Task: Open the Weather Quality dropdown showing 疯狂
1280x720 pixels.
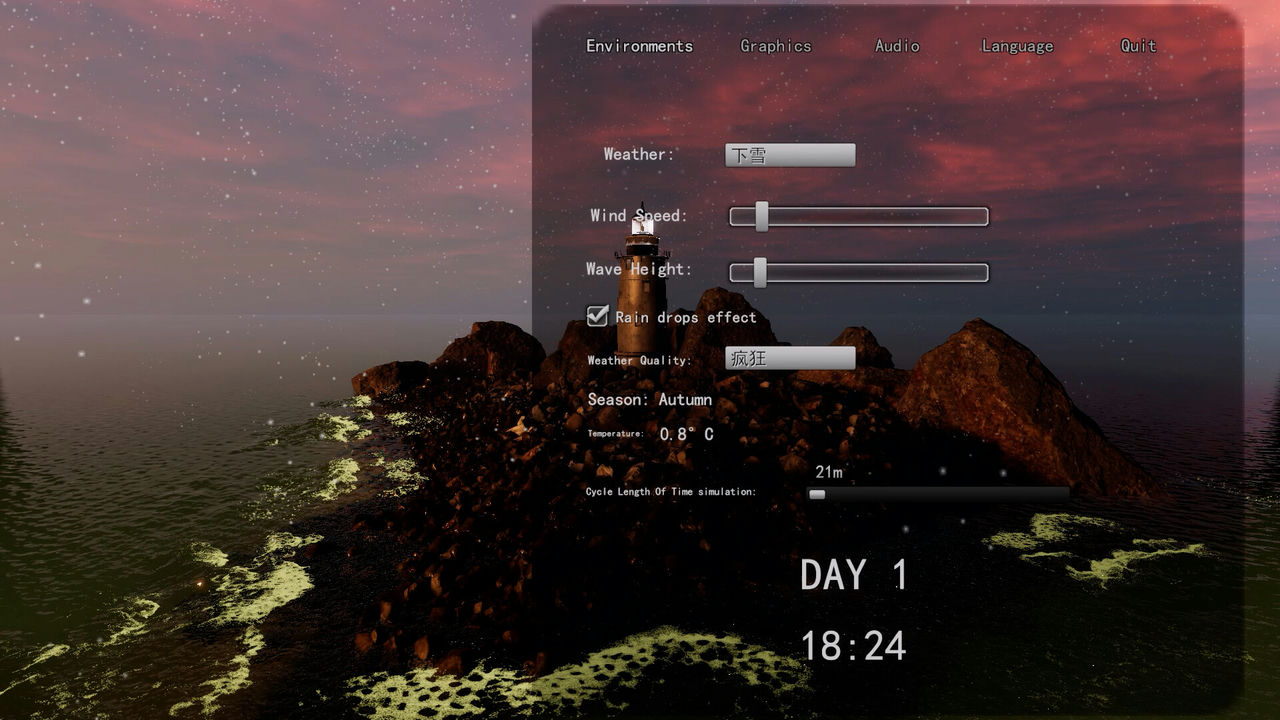Action: [790, 358]
